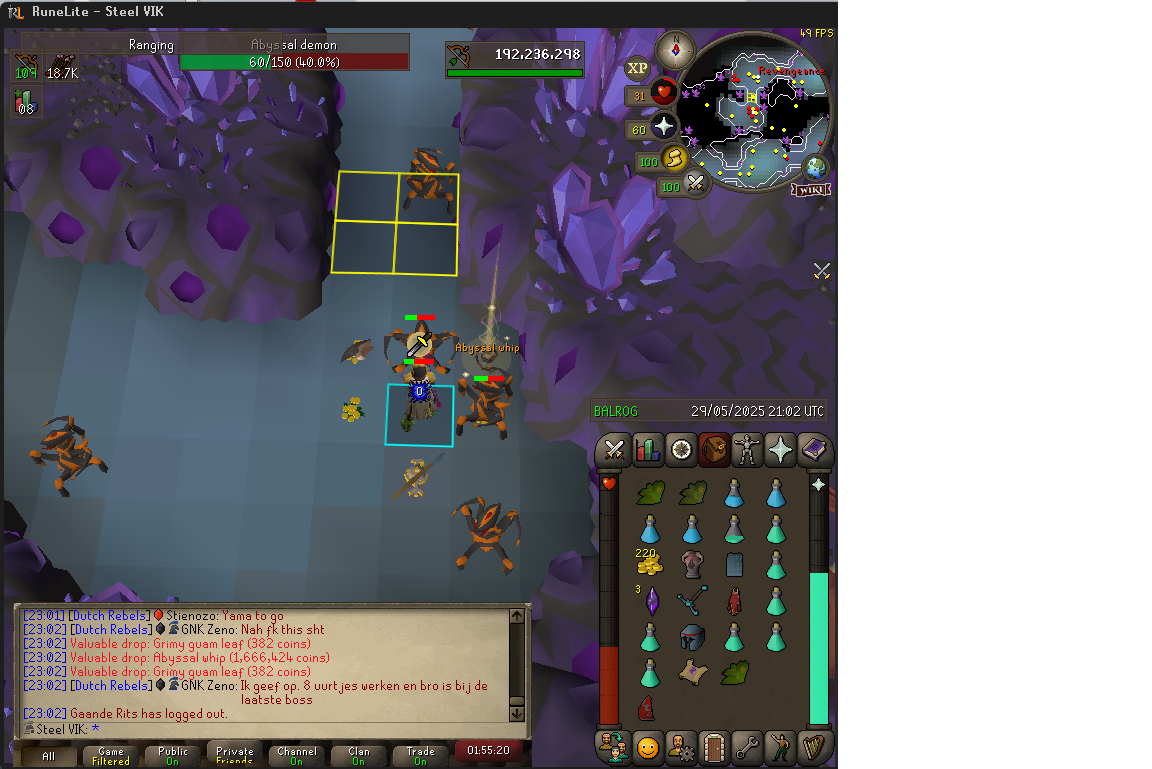This screenshot has width=1152, height=769.
Task: Open the Spellbook tab
Action: 814,450
